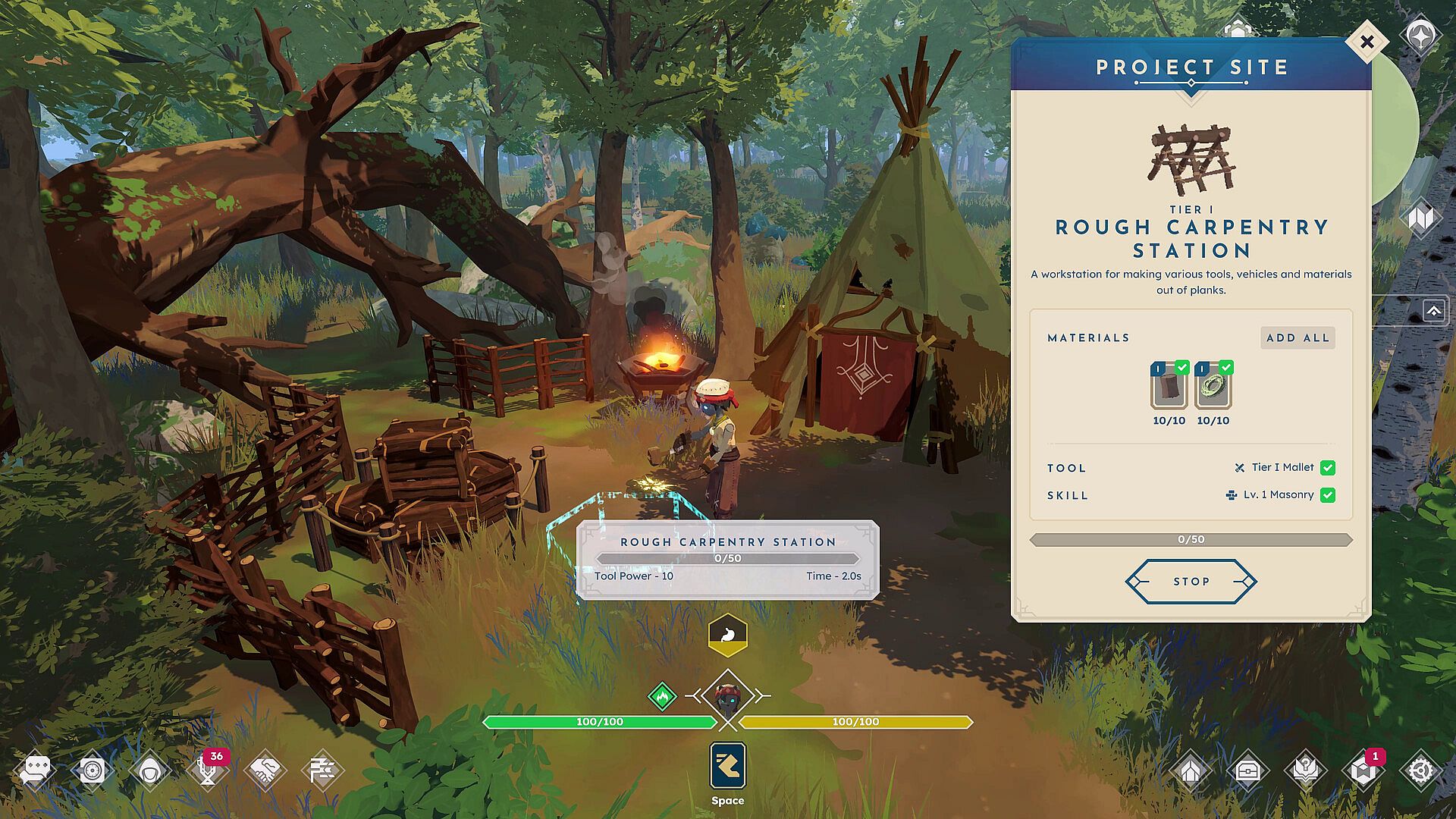Viewport: 1456px width, 819px height.
Task: Open the treasure chest inventory icon
Action: (x=1248, y=771)
